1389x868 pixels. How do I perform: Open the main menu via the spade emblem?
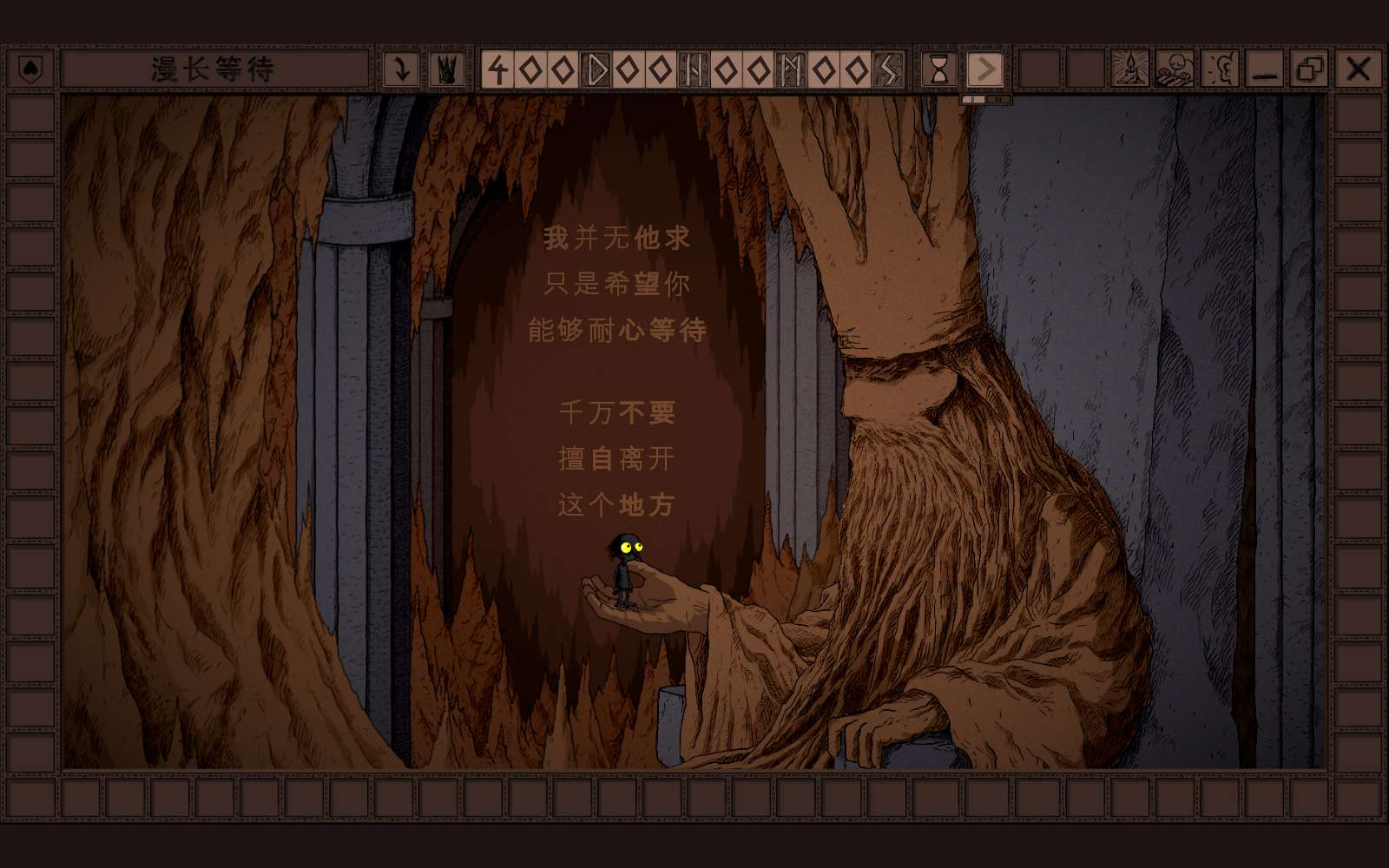(x=29, y=67)
